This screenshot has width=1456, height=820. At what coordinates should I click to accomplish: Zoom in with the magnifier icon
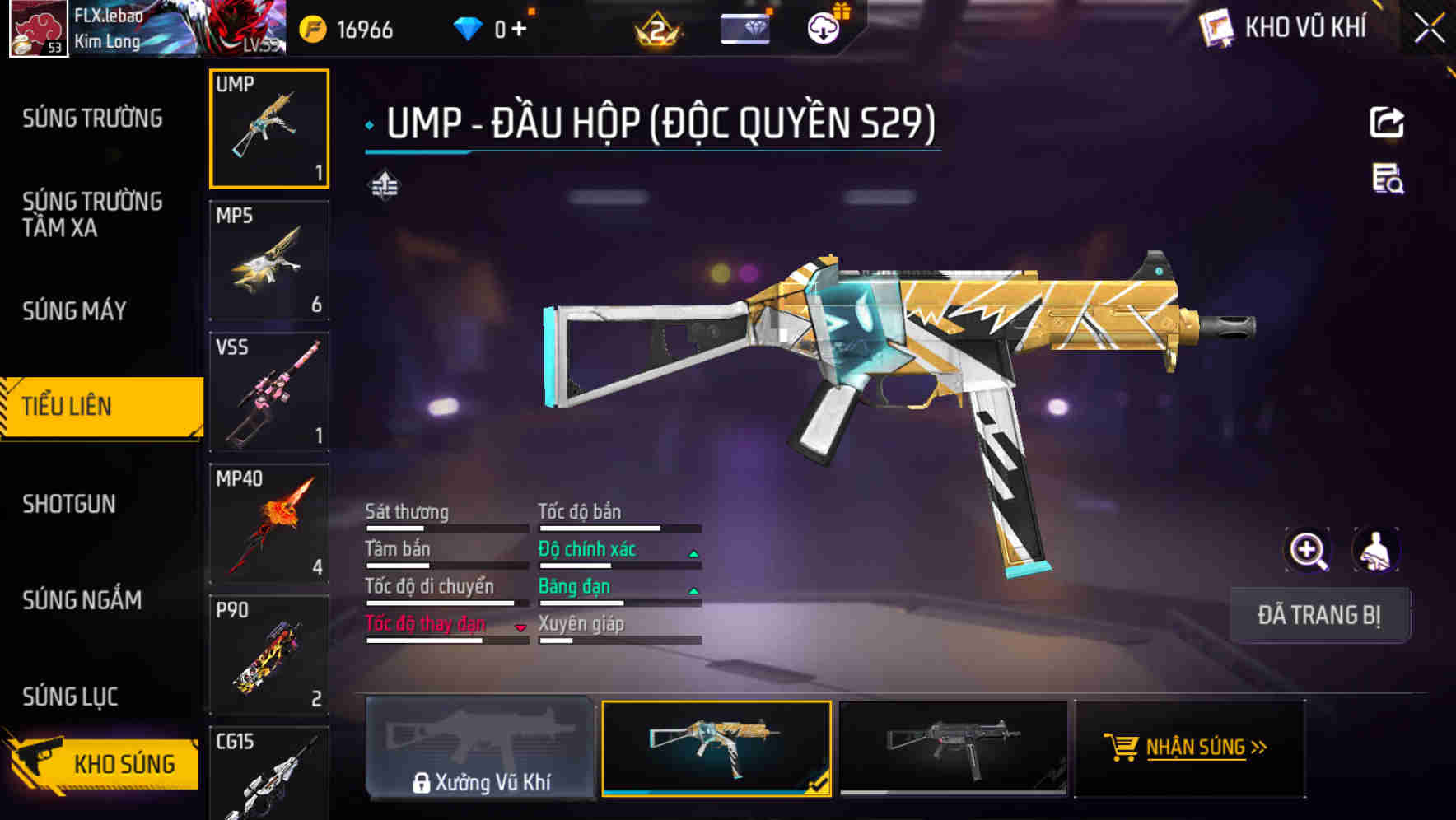(1308, 550)
